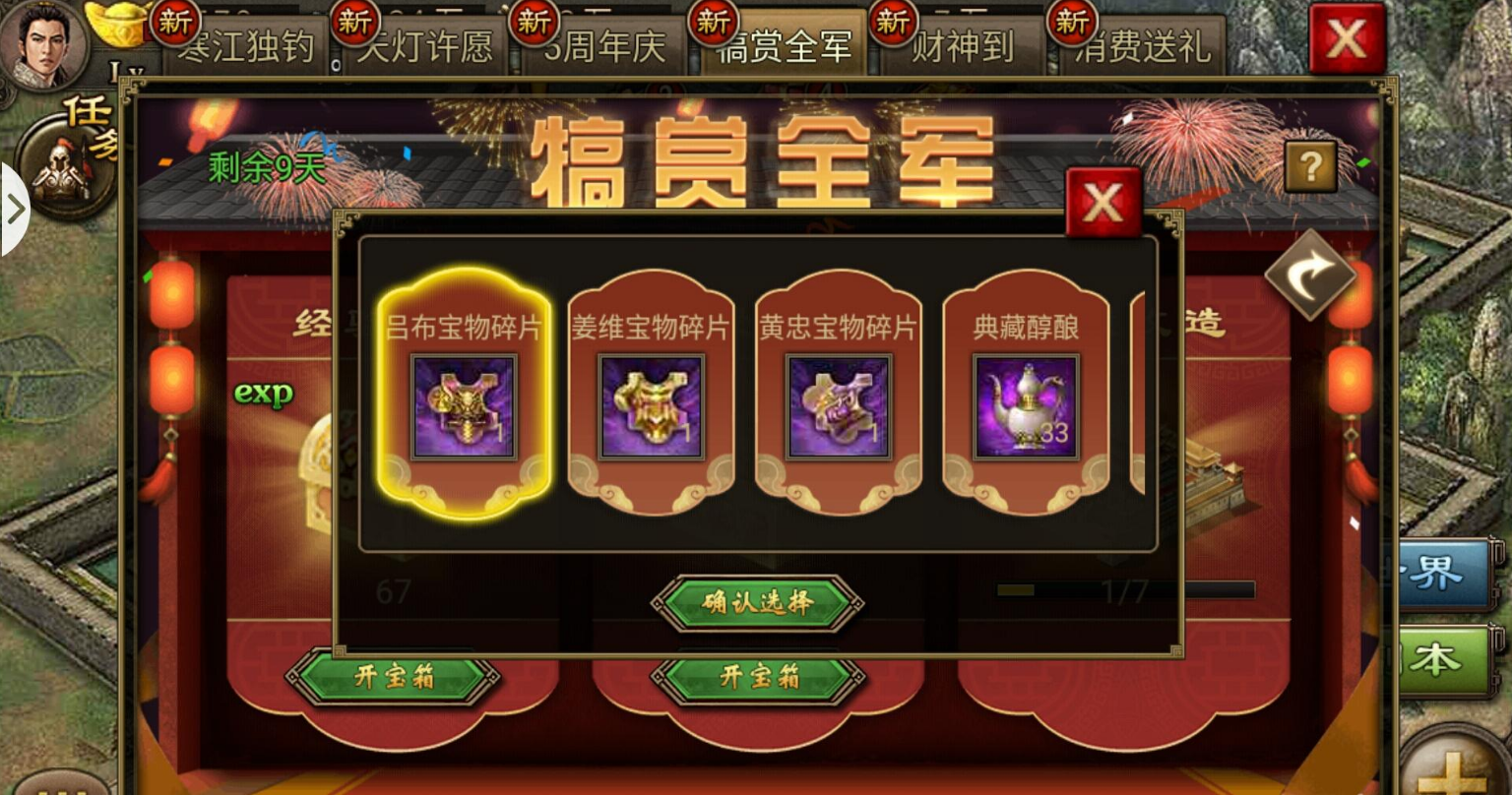The image size is (1512, 795).
Task: Select the 典藏醇酿 wine pot item
Action: tap(1025, 406)
